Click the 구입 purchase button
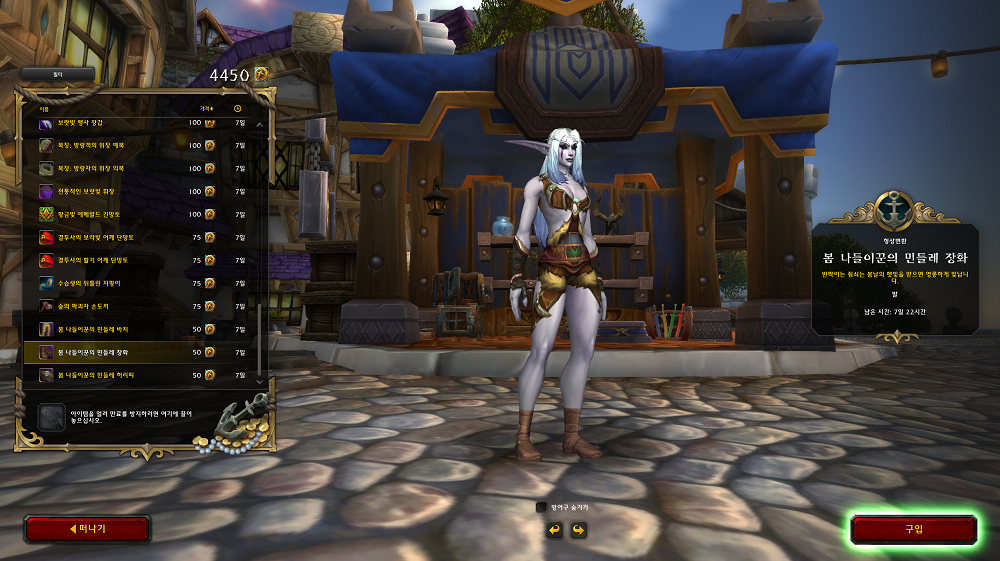The image size is (1000, 561). [913, 530]
